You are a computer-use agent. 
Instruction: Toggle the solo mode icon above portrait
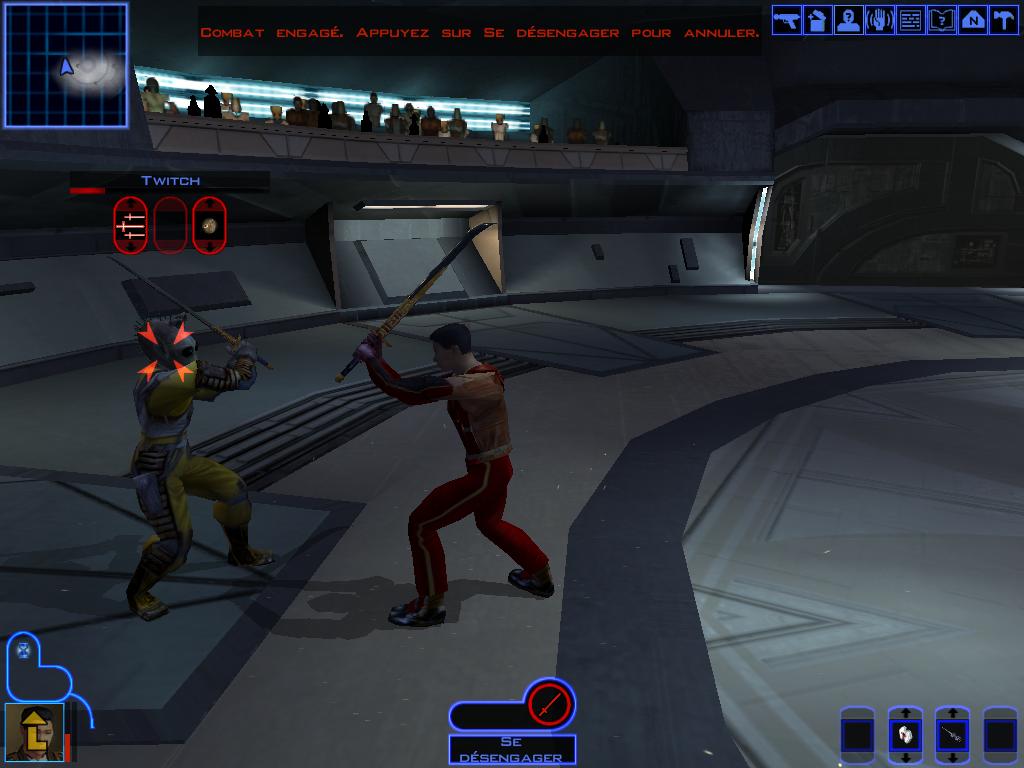[25, 651]
